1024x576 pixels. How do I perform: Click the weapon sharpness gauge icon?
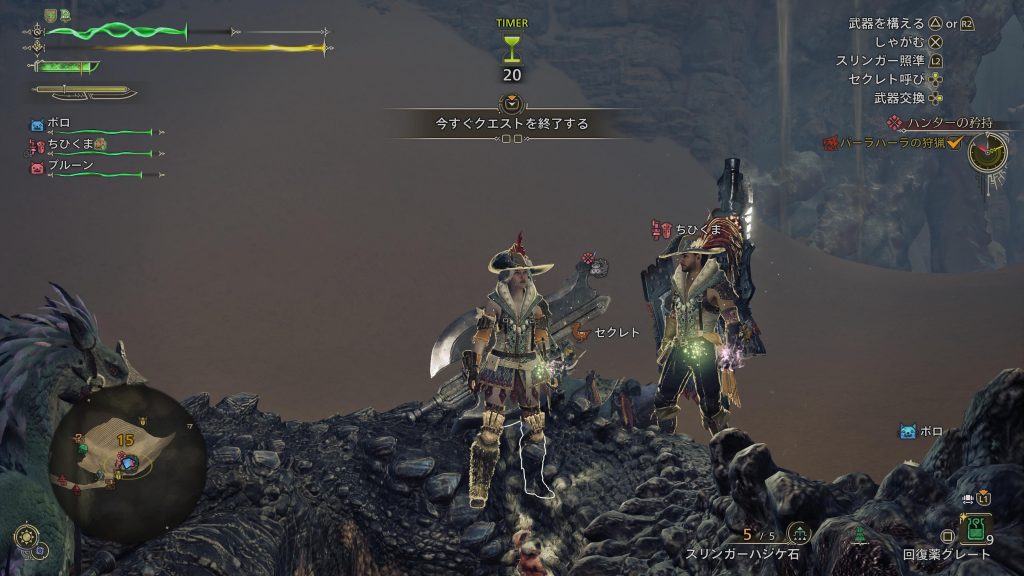pos(65,67)
